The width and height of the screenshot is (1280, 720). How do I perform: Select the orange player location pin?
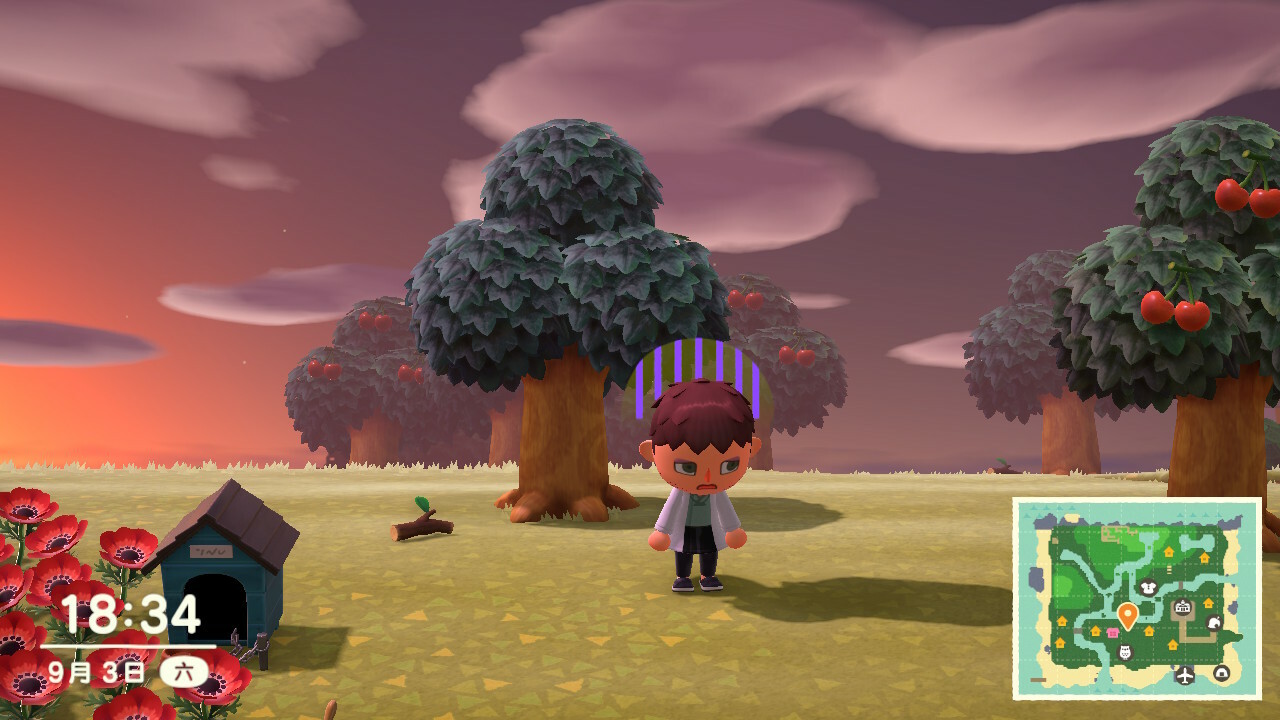click(x=1127, y=614)
